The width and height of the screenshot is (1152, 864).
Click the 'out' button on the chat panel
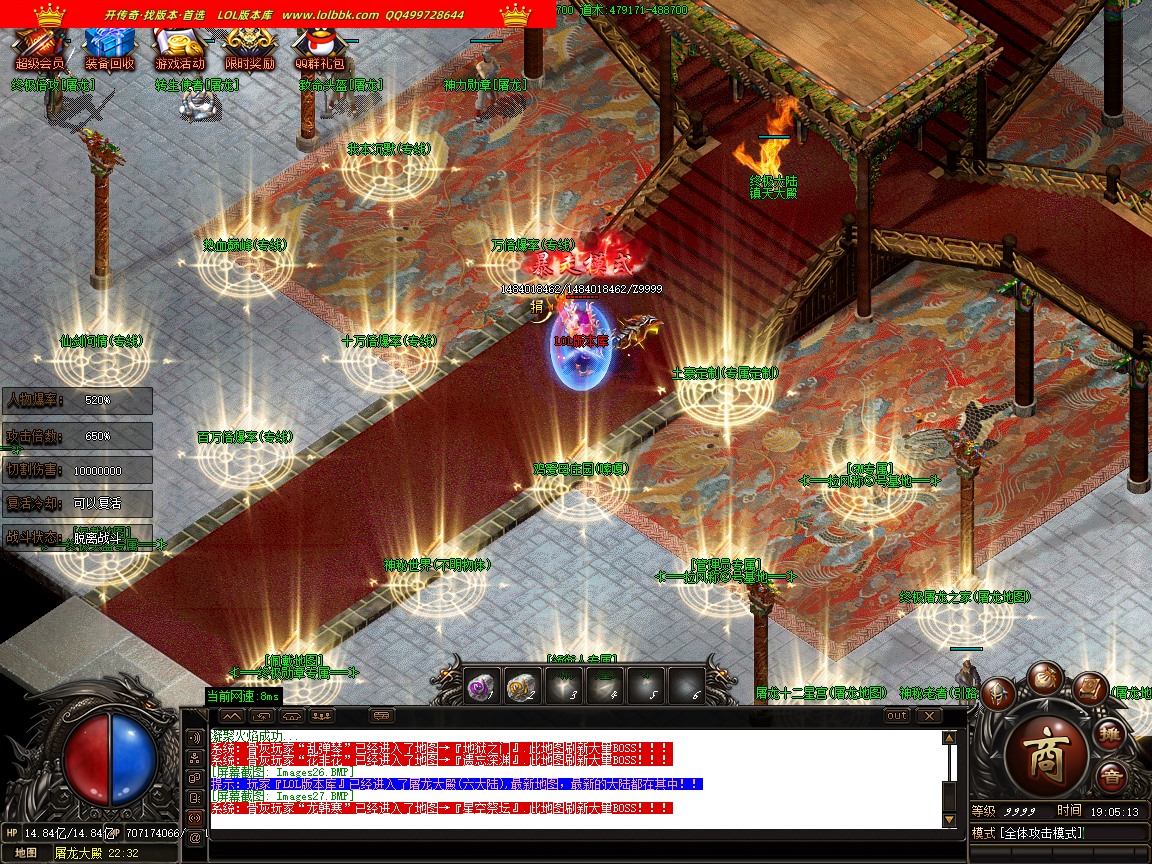[x=897, y=716]
